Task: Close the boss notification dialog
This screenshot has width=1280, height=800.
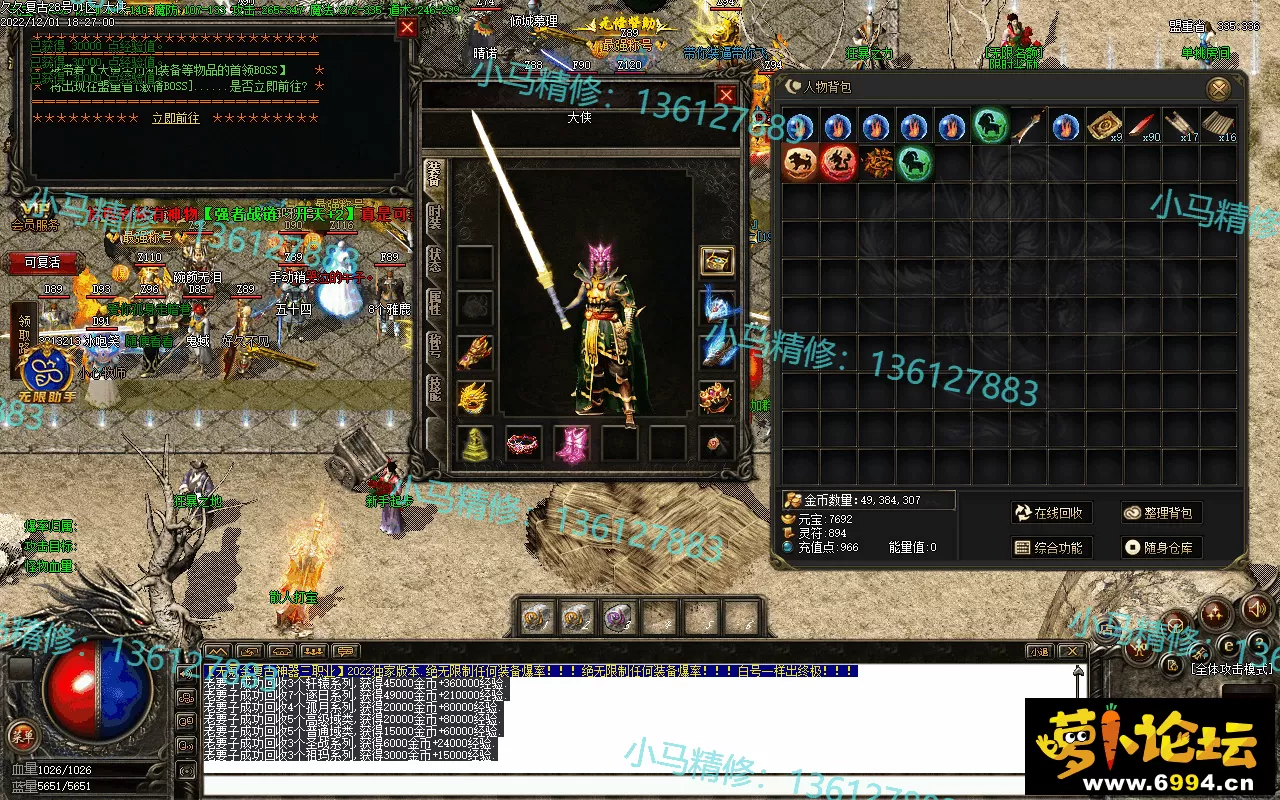Action: pyautogui.click(x=406, y=28)
